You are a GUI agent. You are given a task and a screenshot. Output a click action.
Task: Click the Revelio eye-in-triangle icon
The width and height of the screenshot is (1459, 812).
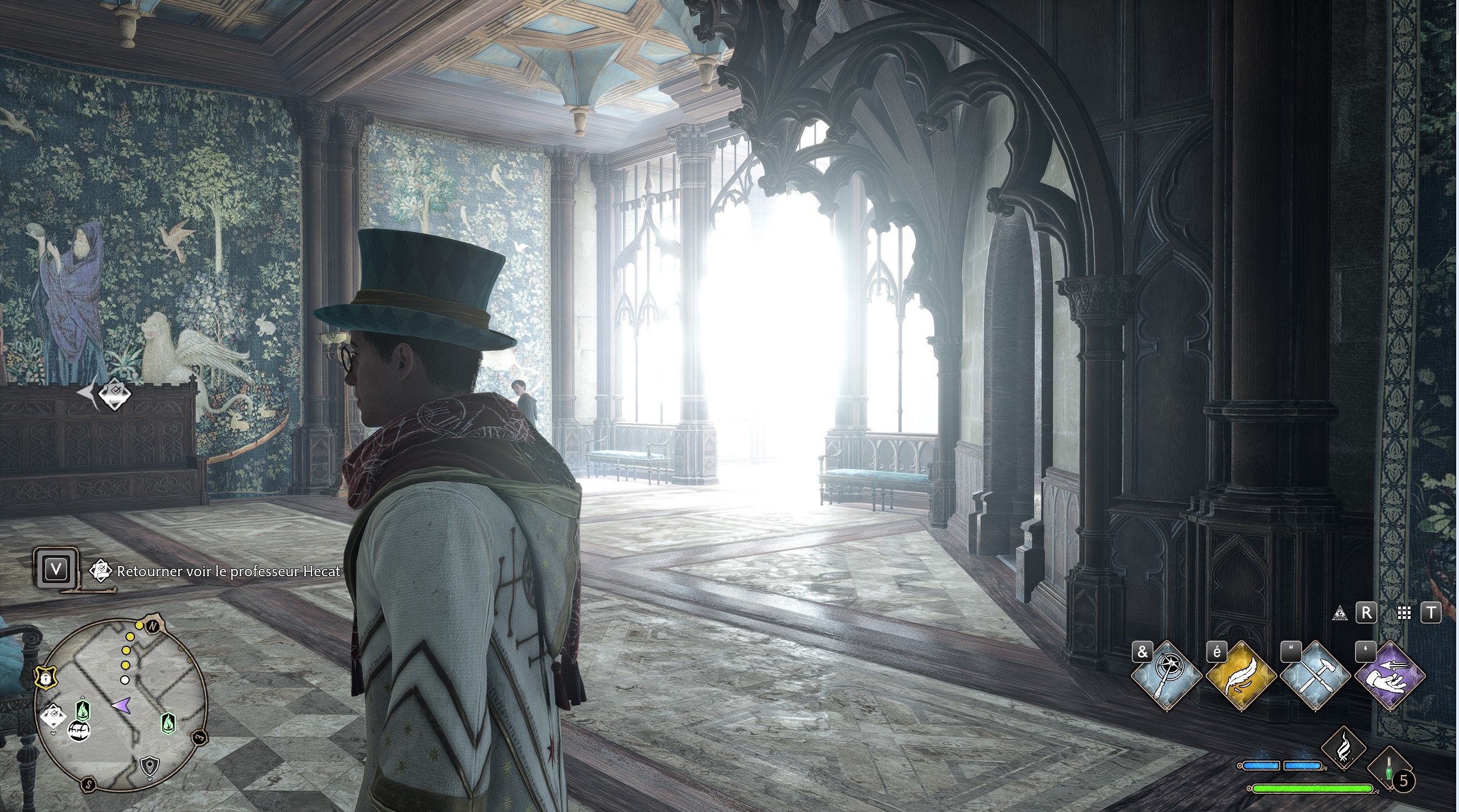1340,613
